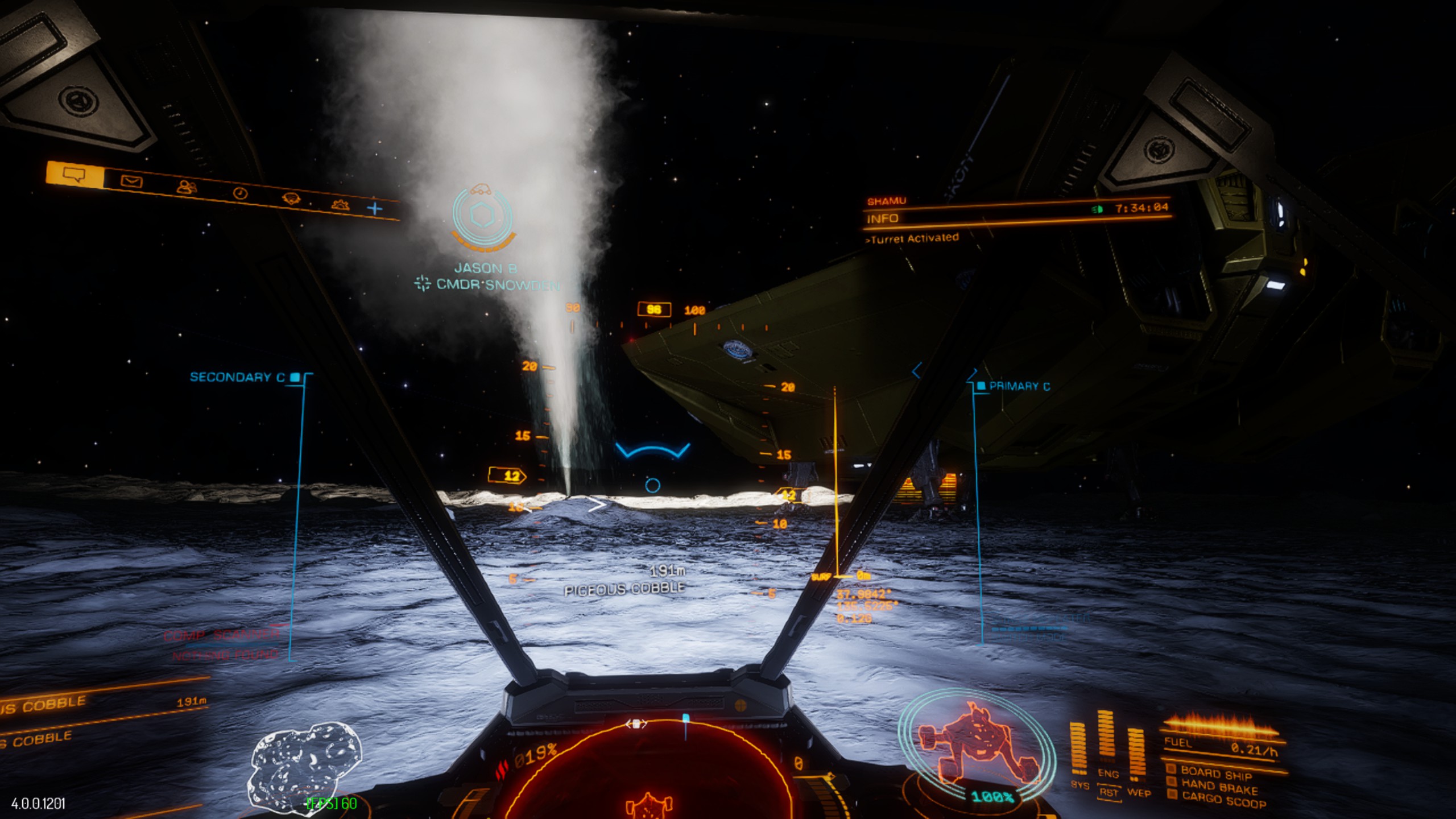
Task: Show the clock history tab
Action: coord(241,193)
